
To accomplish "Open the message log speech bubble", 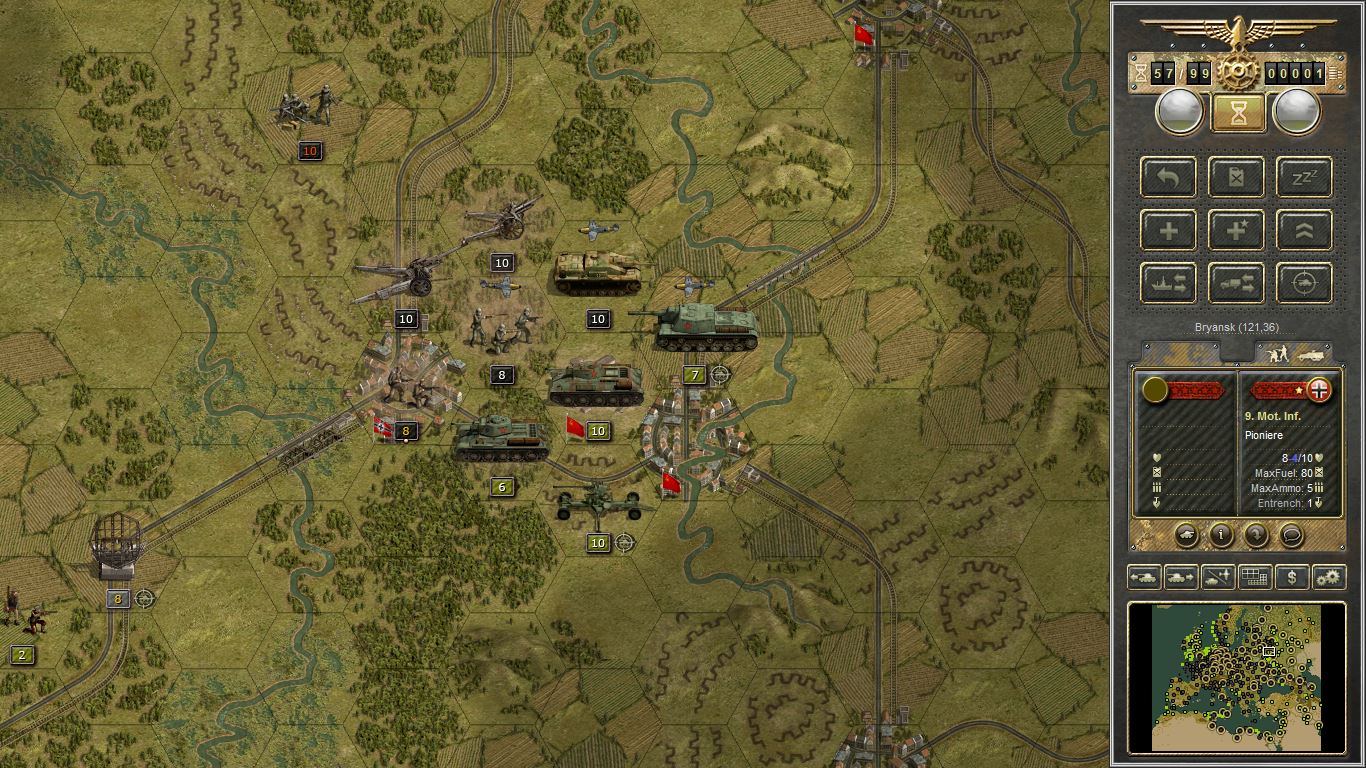I will 1291,536.
